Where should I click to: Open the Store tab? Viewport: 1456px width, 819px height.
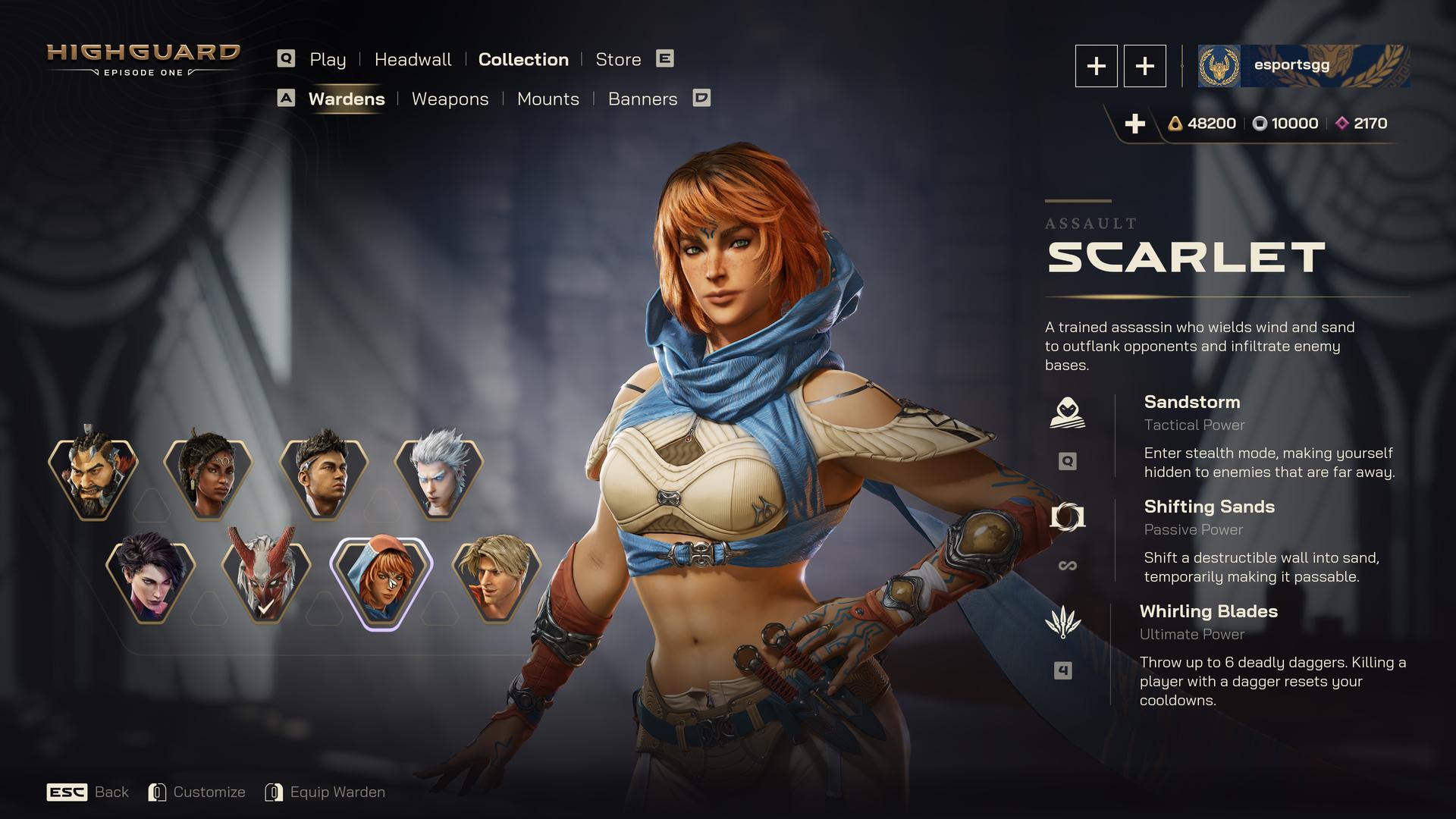[618, 59]
